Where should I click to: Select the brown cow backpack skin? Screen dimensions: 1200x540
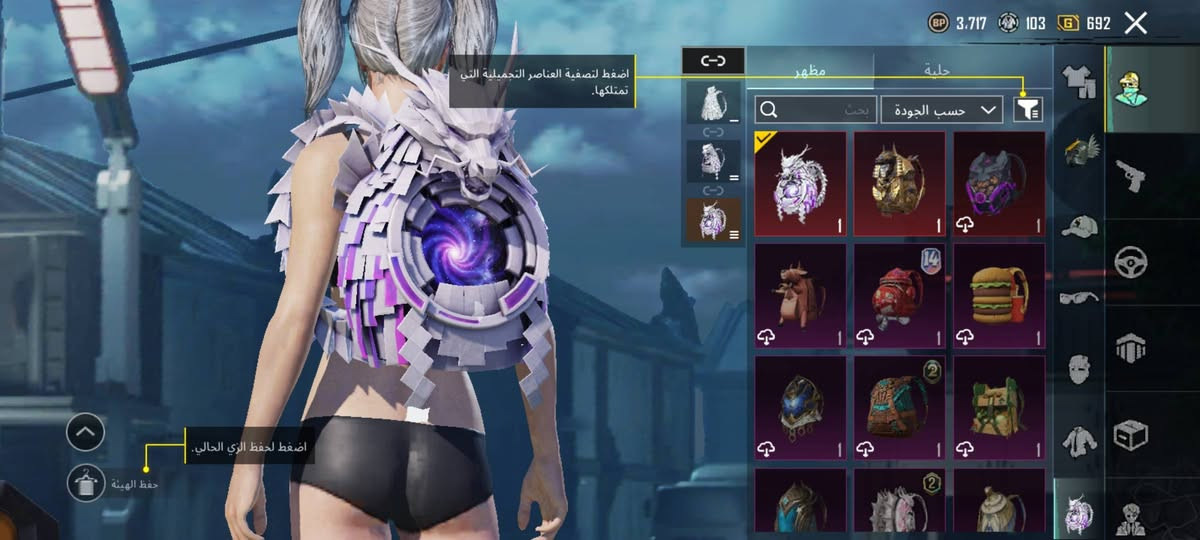click(799, 296)
